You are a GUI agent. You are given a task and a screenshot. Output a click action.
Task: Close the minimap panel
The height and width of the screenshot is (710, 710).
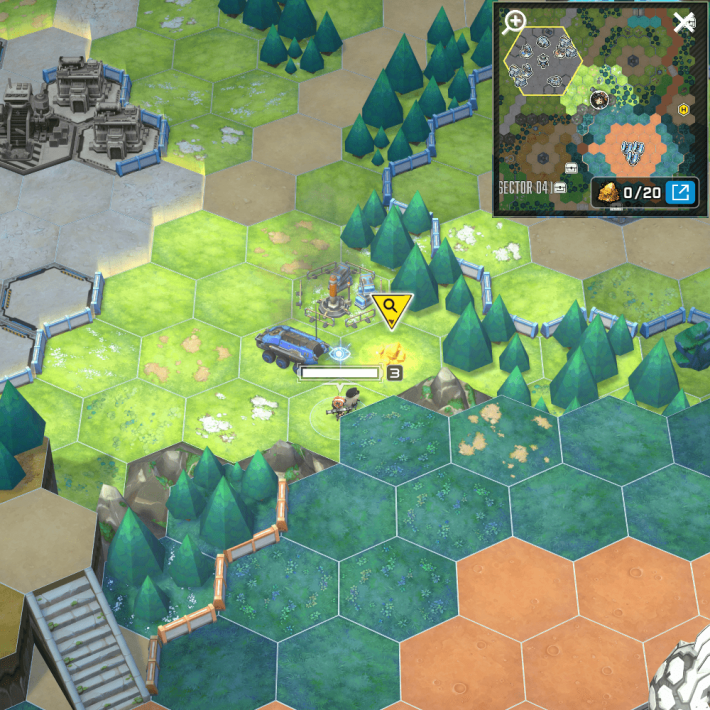(x=684, y=22)
